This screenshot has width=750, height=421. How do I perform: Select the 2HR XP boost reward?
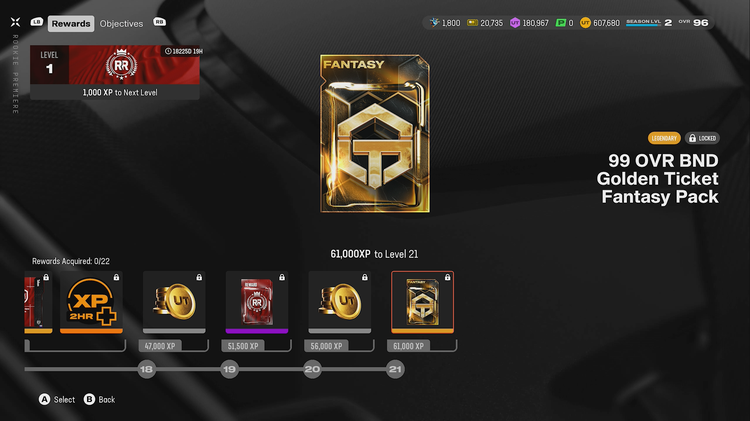pyautogui.click(x=91, y=301)
